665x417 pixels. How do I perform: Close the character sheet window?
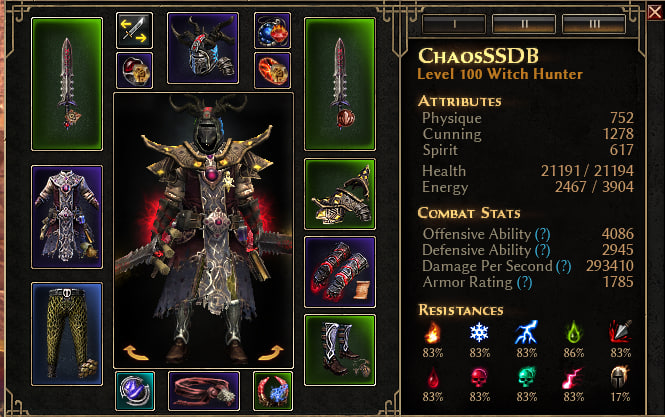click(x=654, y=11)
